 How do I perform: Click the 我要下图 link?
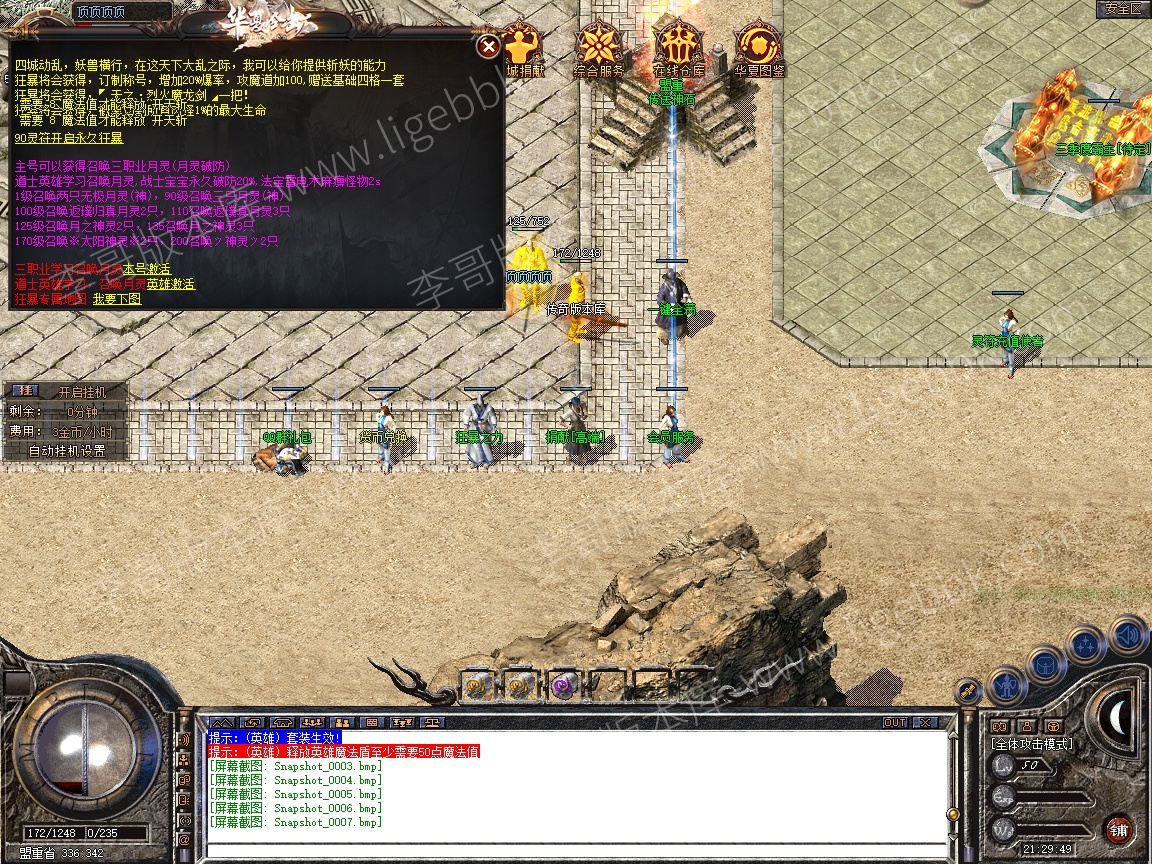tap(117, 299)
